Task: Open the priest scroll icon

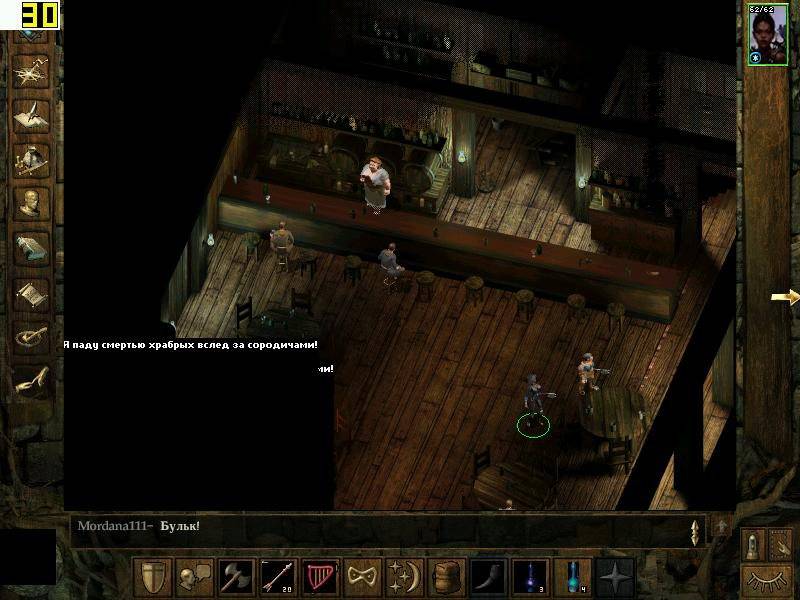Action: pyautogui.click(x=30, y=293)
